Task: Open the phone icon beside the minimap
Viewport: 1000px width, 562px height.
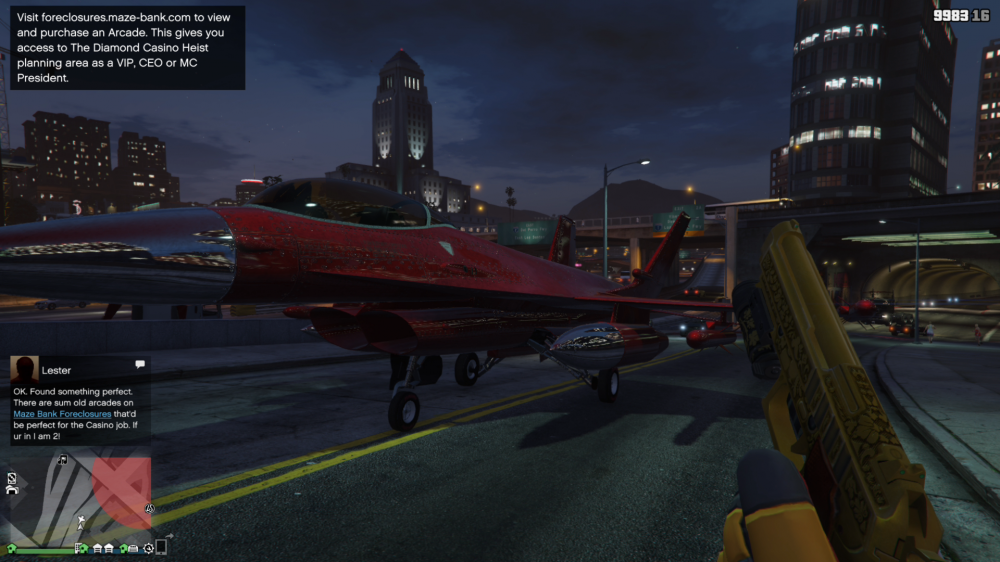Action: 161,547
